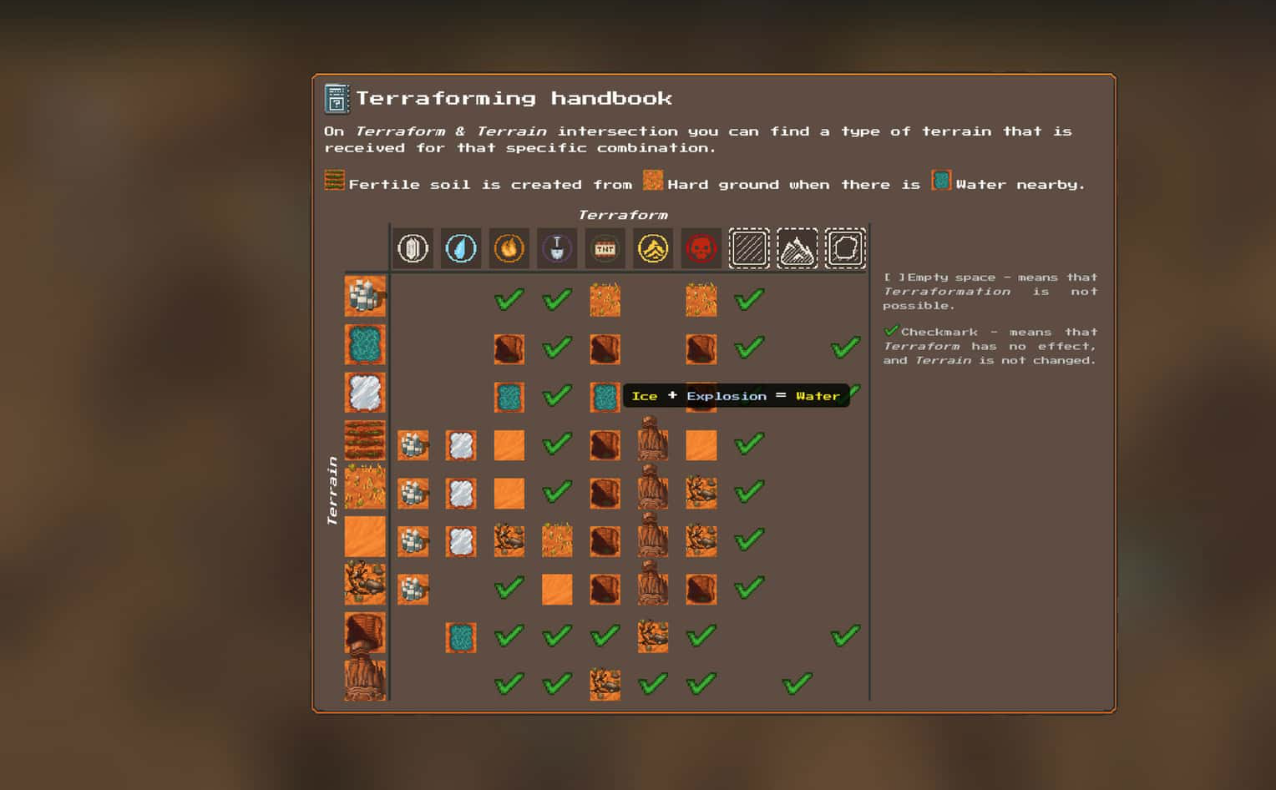Choose the ice terrain row header
Image resolution: width=1276 pixels, height=790 pixels.
tap(365, 393)
